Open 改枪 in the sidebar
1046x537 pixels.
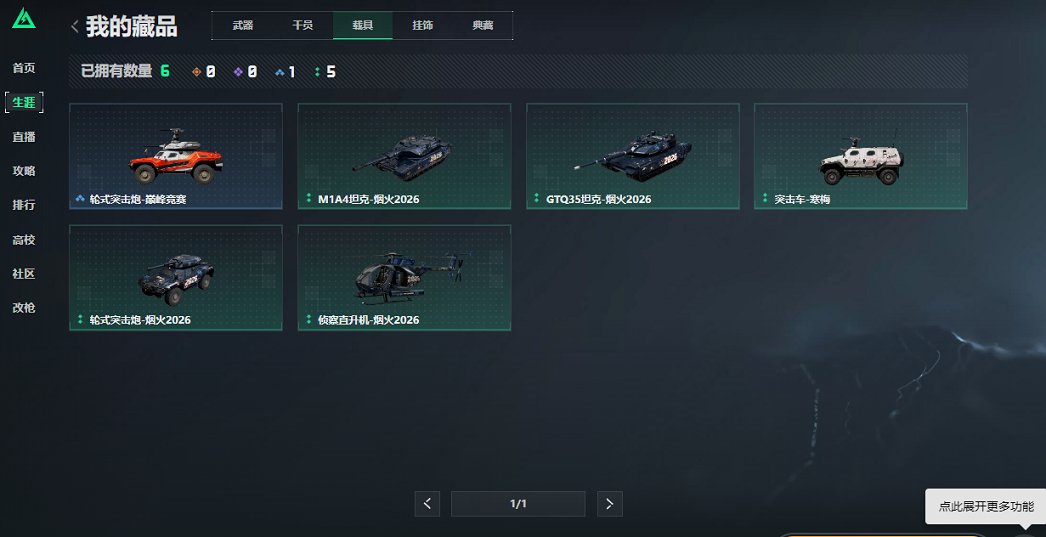[24, 308]
